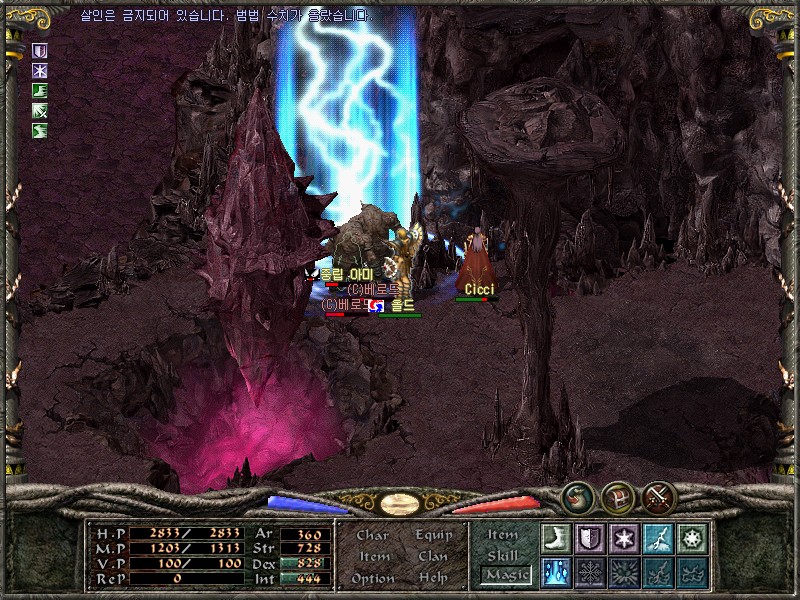Cast the glowing blue icicle spell
The width and height of the screenshot is (800, 600).
pyautogui.click(x=556, y=573)
